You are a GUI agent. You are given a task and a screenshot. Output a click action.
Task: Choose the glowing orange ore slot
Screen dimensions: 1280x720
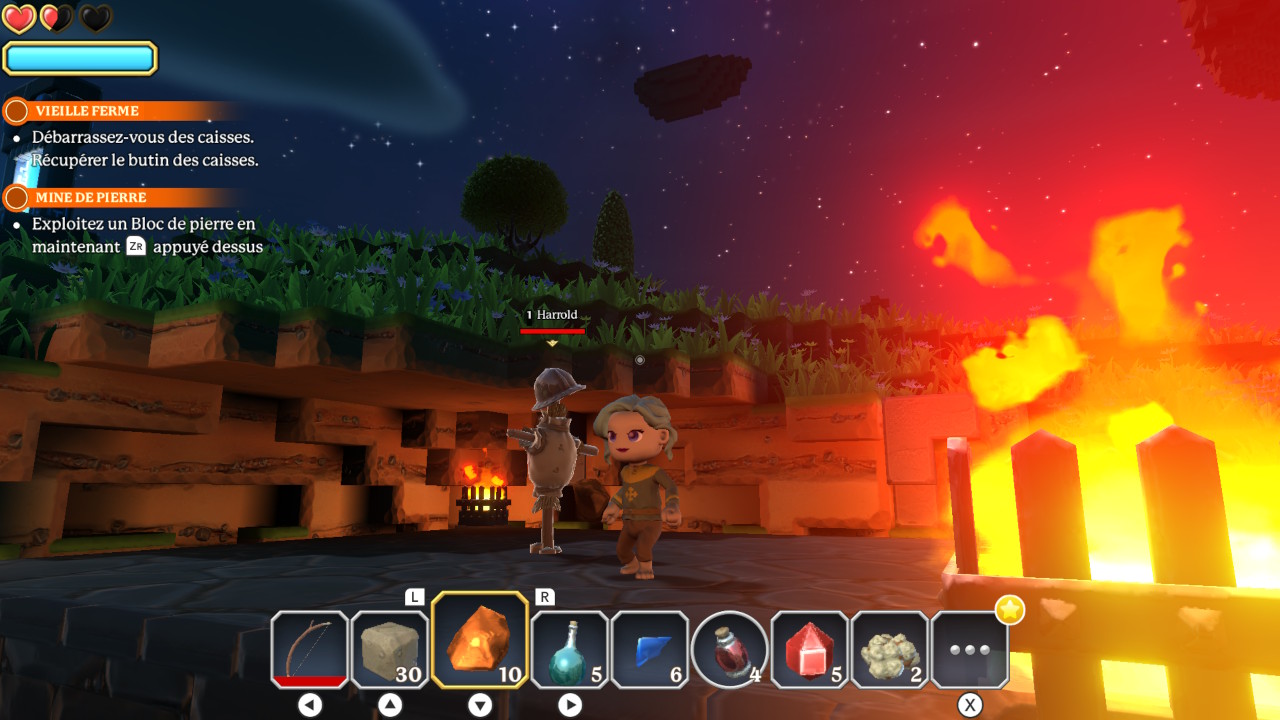480,640
